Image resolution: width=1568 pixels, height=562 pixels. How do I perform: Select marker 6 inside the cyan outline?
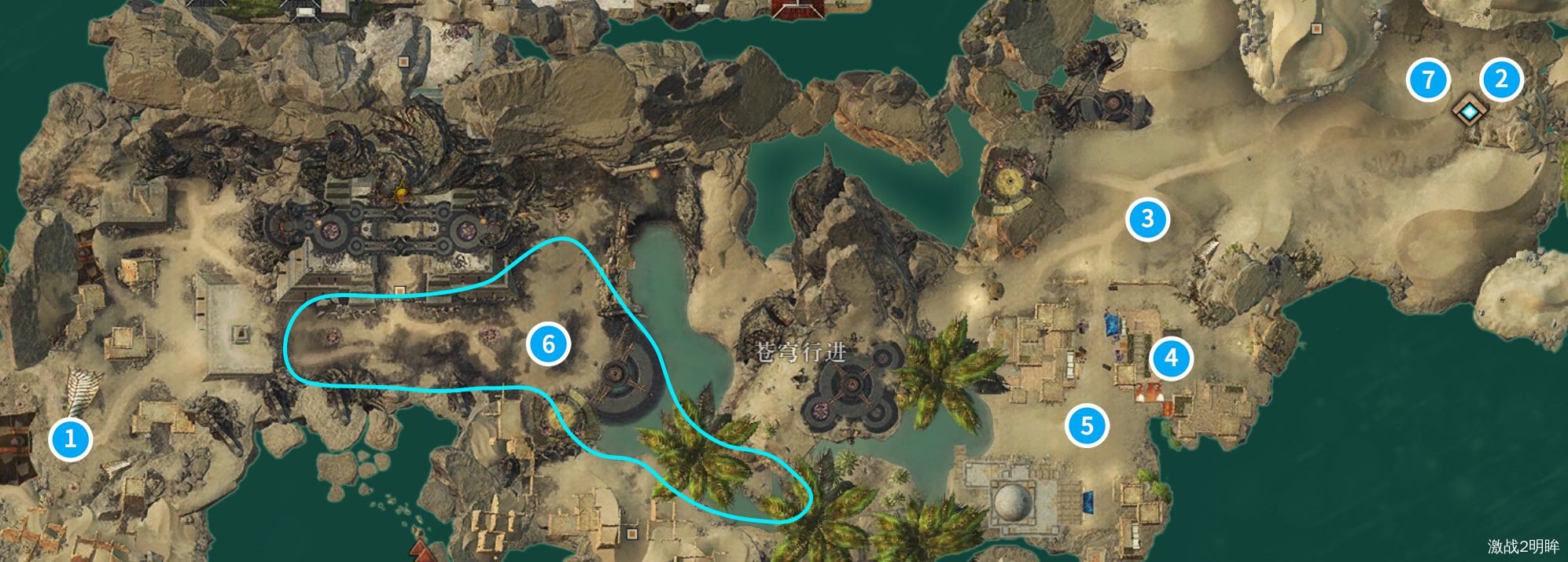[x=548, y=344]
